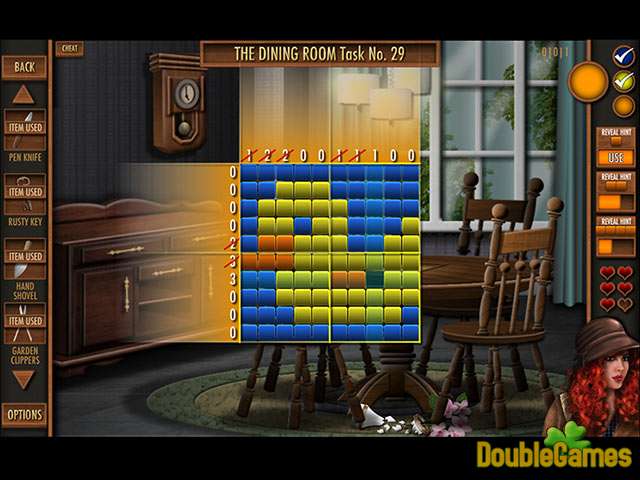Choose the yellow checkmark color selector

[624, 80]
